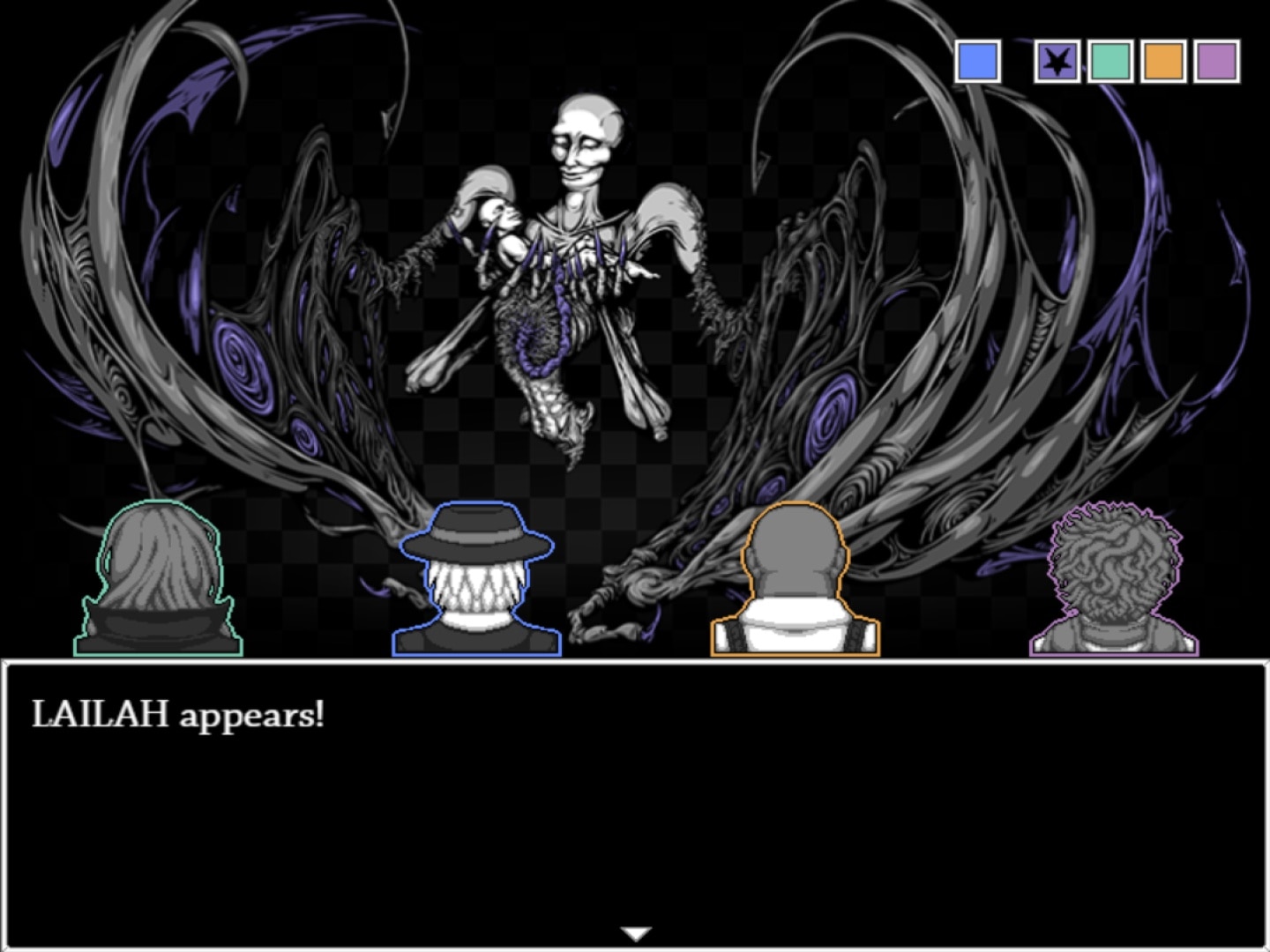Click the "LAILAH appears!" message box
1270x952 pixels.
635,802
